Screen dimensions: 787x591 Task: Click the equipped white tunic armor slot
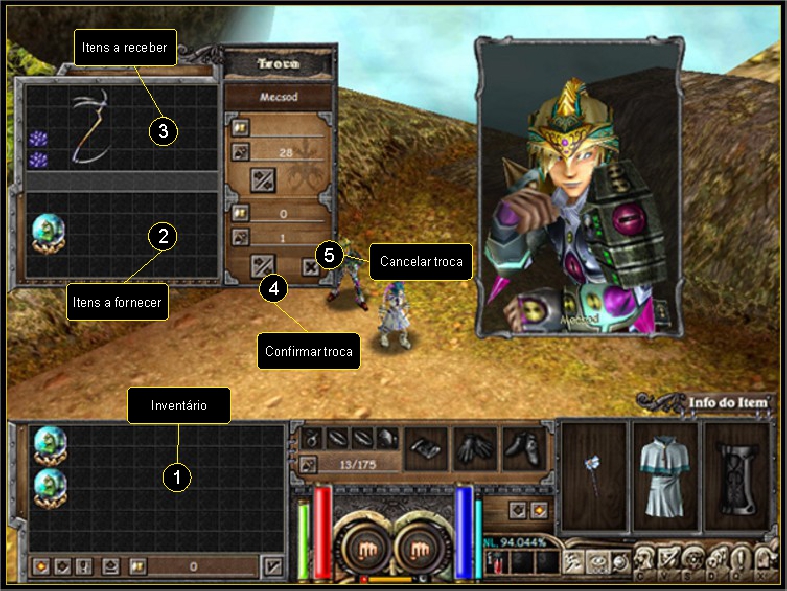click(x=665, y=476)
